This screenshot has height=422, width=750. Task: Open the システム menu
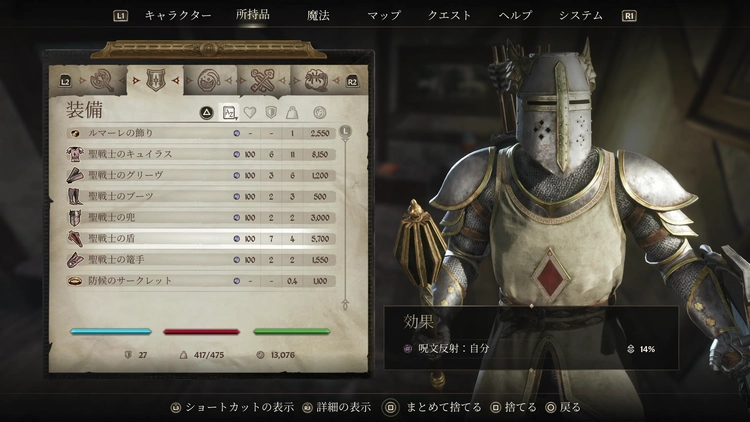pos(581,16)
